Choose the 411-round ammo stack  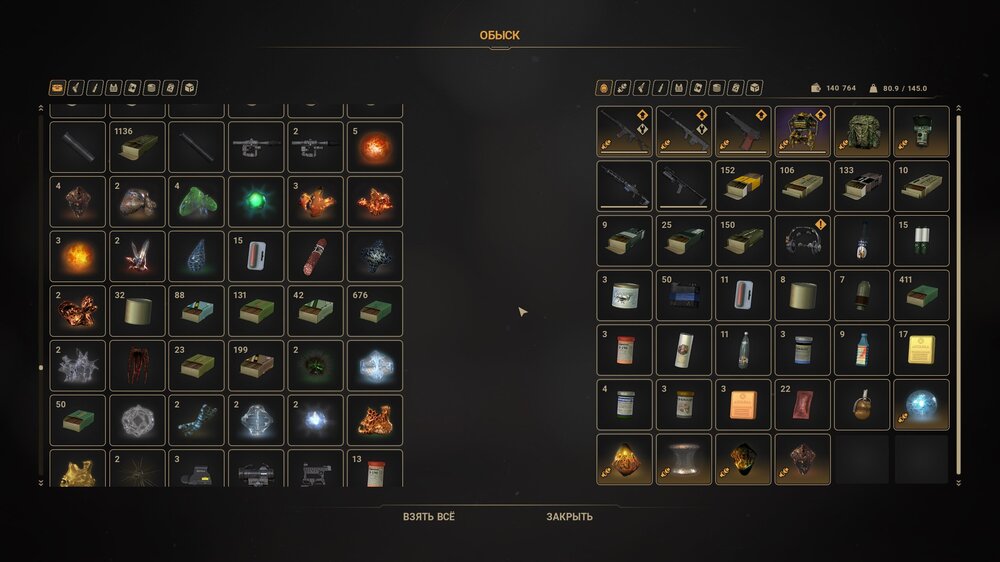[x=921, y=295]
